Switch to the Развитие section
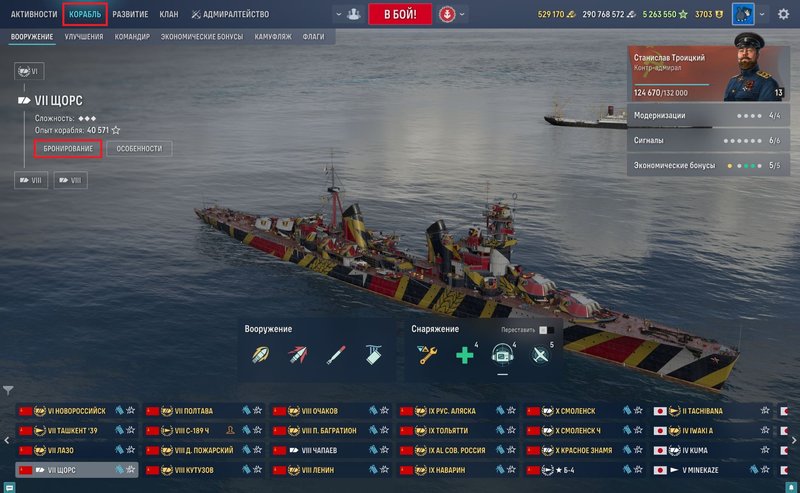This screenshot has height=493, width=800. pyautogui.click(x=130, y=15)
